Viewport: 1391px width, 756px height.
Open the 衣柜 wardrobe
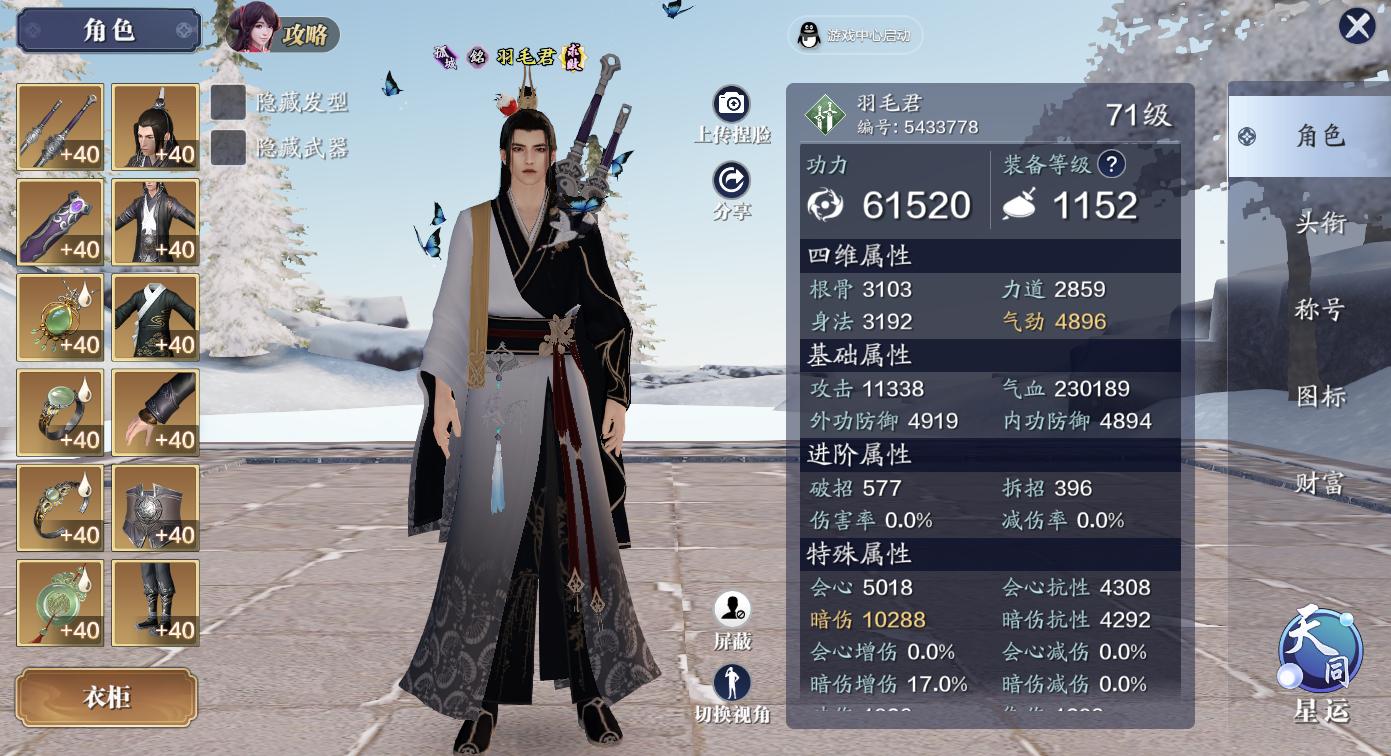106,698
